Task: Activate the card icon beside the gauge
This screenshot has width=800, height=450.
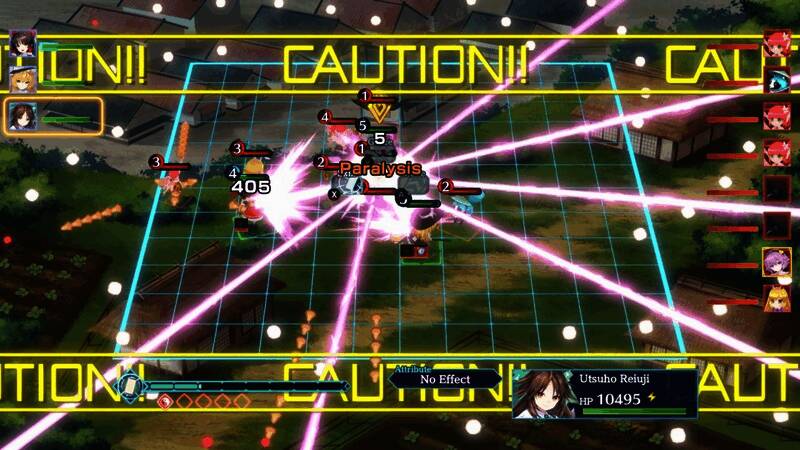Action: point(129,385)
